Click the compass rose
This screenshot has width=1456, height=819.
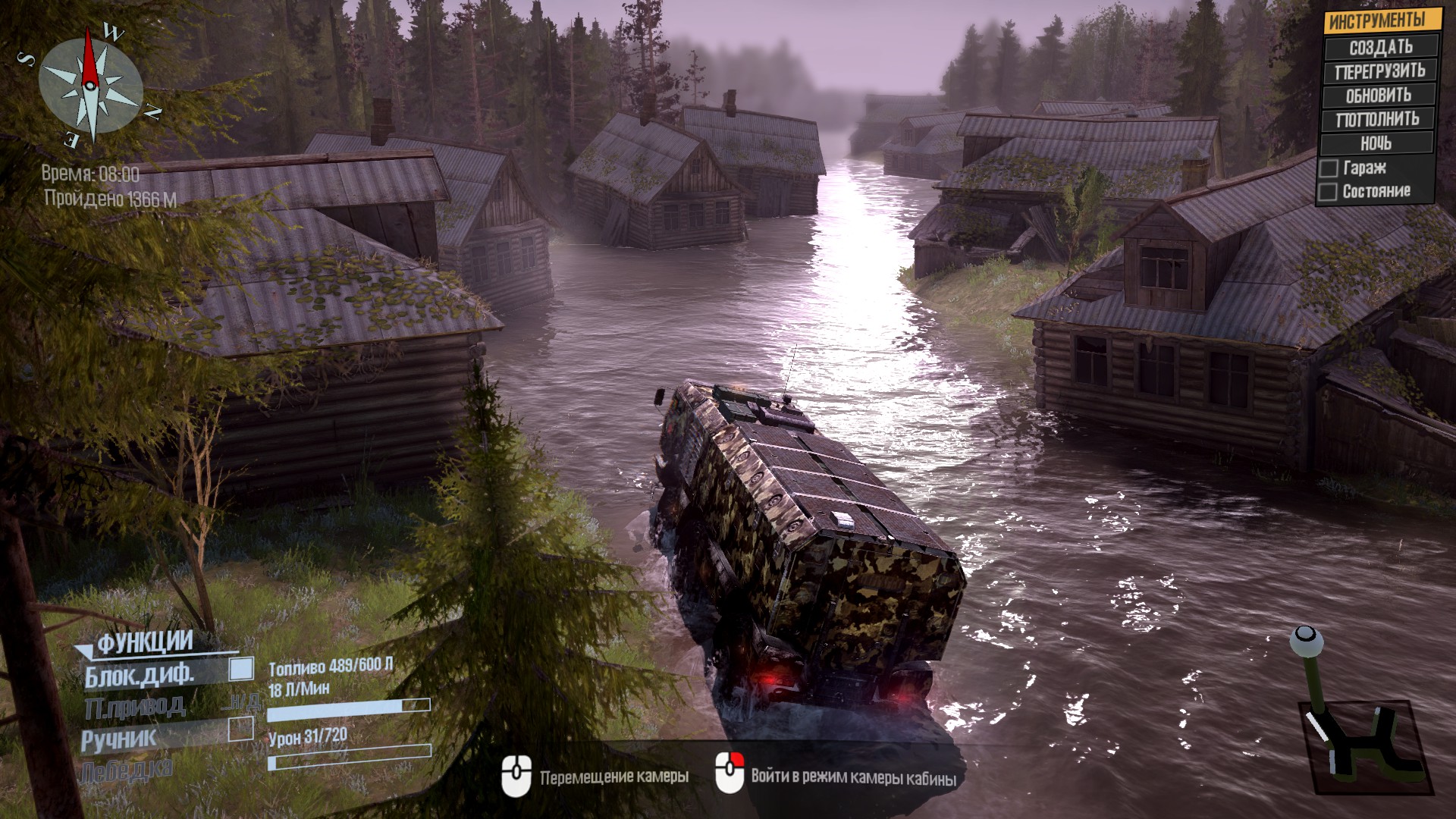click(x=91, y=83)
